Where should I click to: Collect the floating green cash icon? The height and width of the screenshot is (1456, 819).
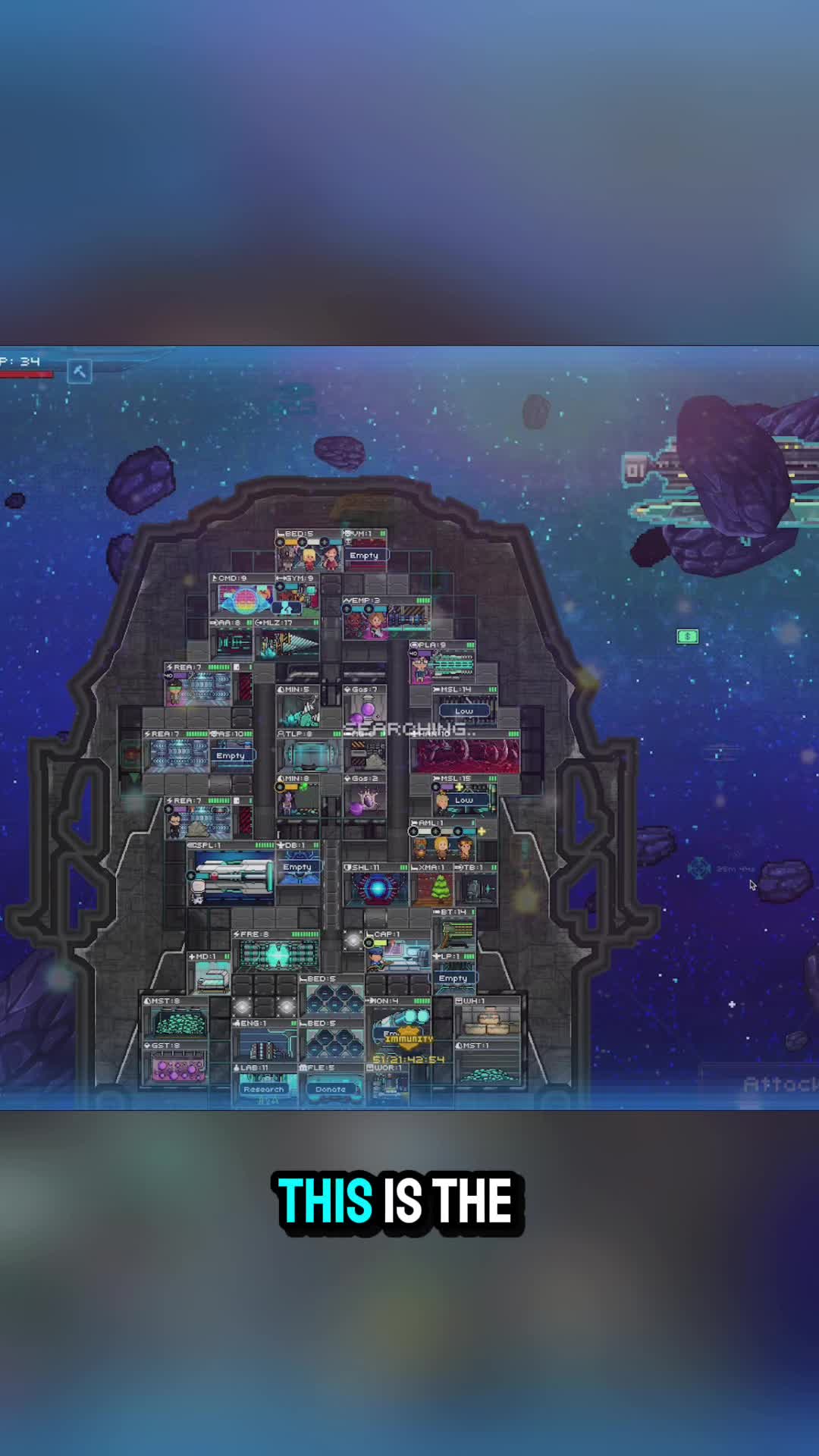coord(687,636)
